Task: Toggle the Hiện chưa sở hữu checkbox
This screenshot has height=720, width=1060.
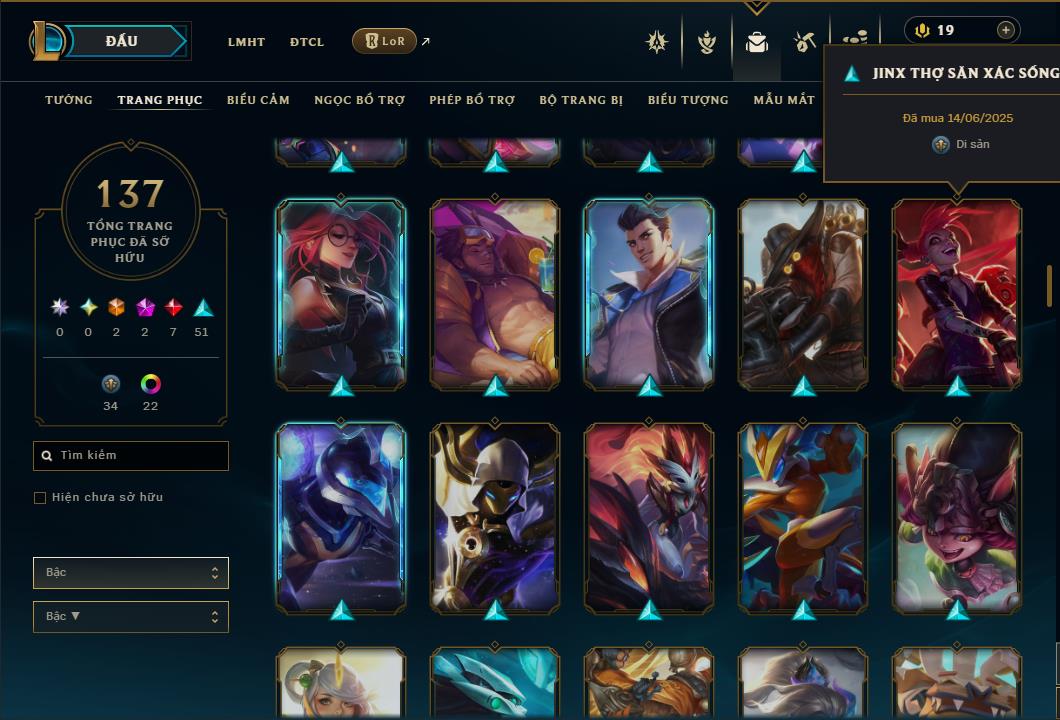Action: [40, 498]
